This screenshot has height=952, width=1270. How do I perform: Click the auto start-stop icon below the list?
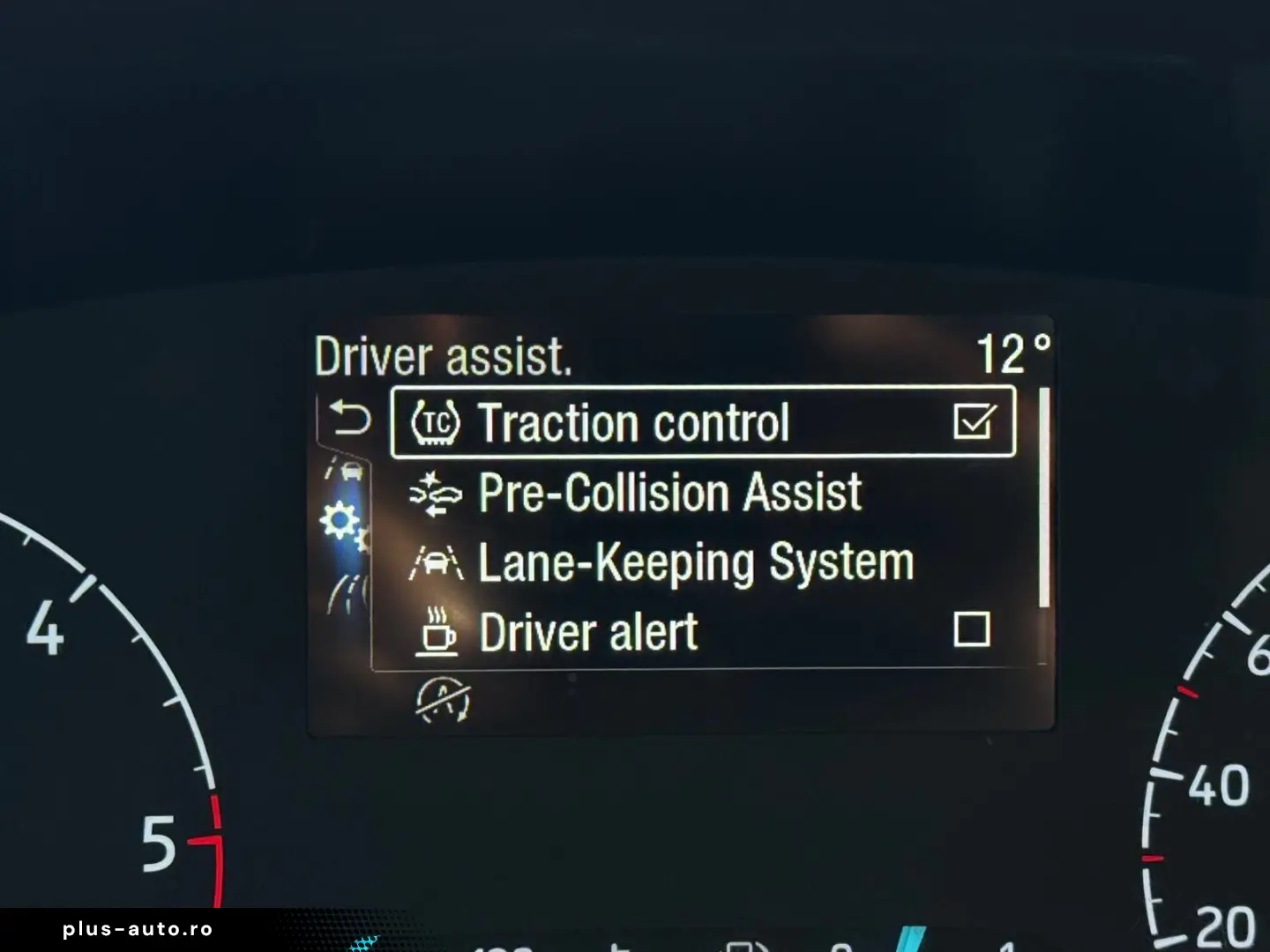click(x=443, y=701)
